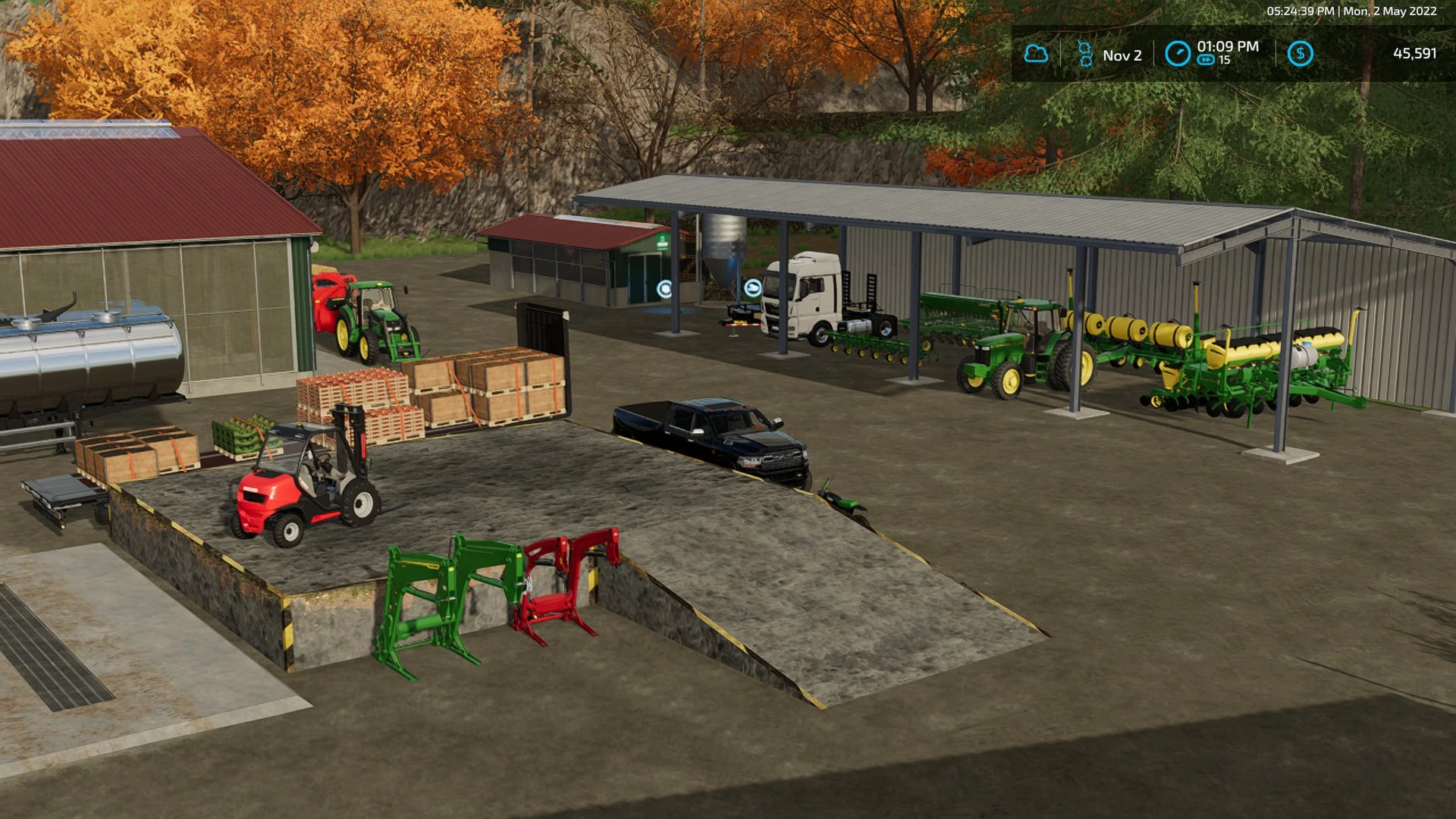Click the 45,591 money balance
Viewport: 1456px width, 819px height.
1417,54
